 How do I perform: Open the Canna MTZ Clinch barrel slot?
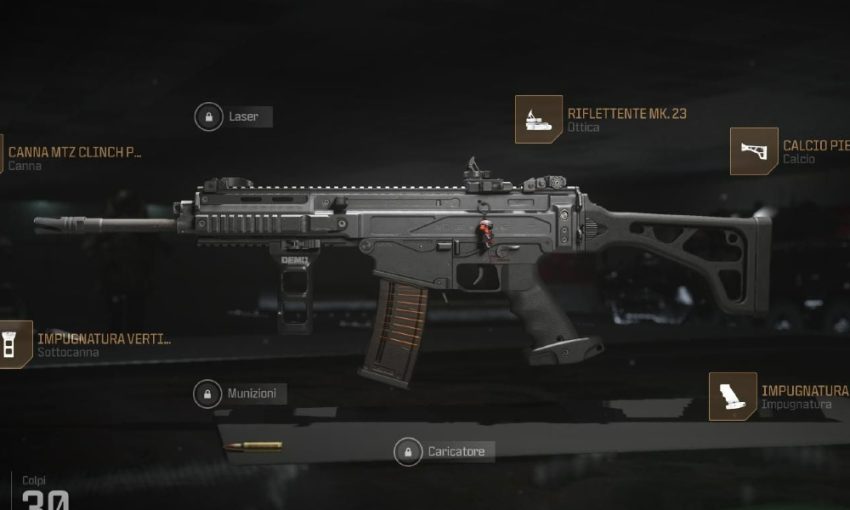tap(72, 158)
